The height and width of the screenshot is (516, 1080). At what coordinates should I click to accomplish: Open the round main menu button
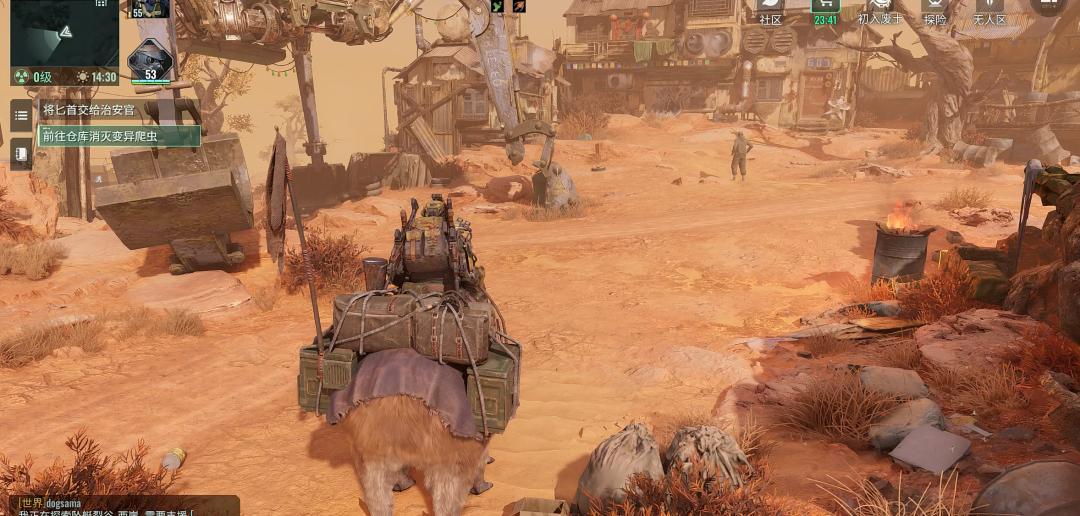pyautogui.click(x=1047, y=6)
